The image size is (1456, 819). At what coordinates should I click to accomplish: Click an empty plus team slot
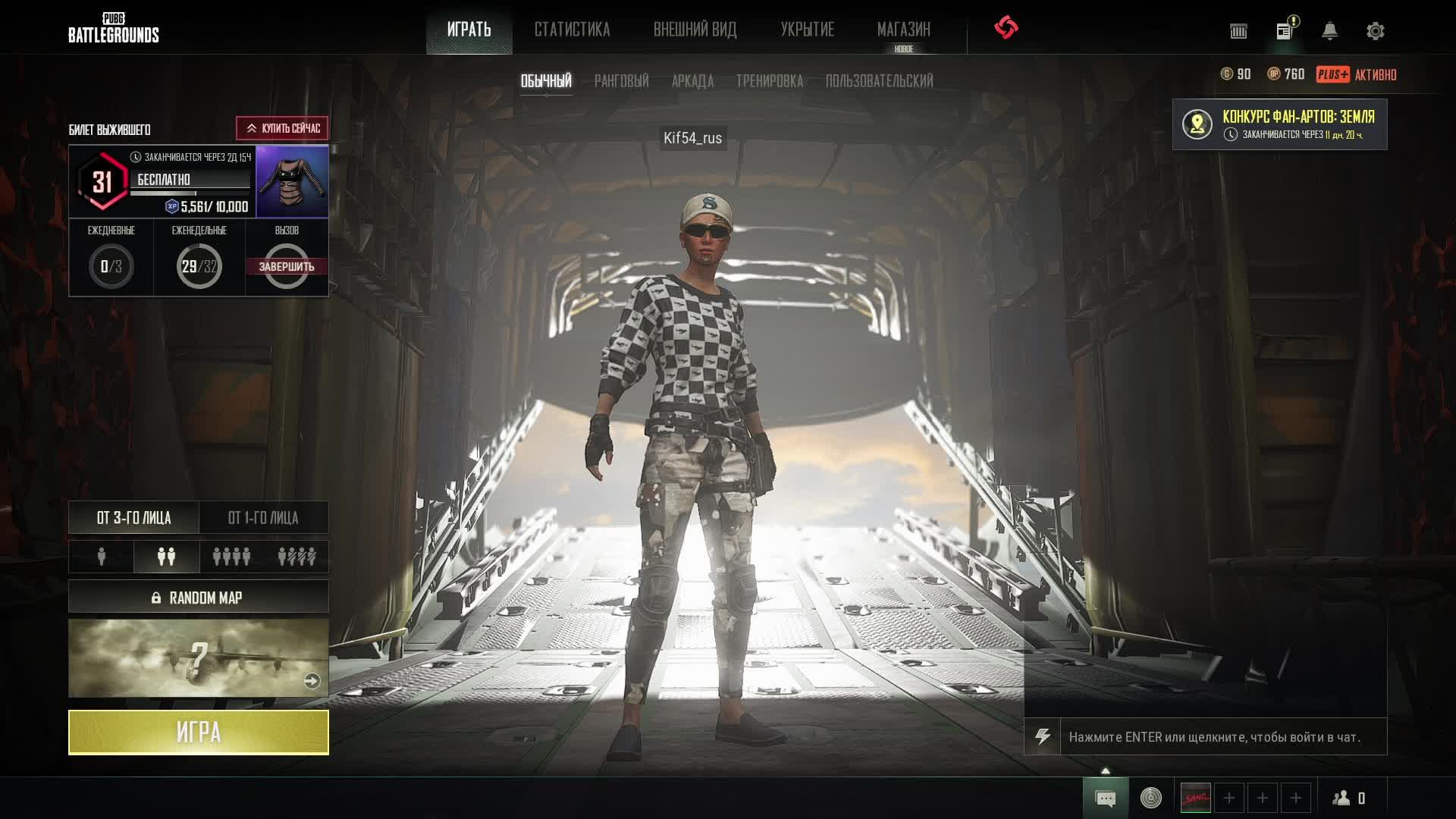(1228, 798)
